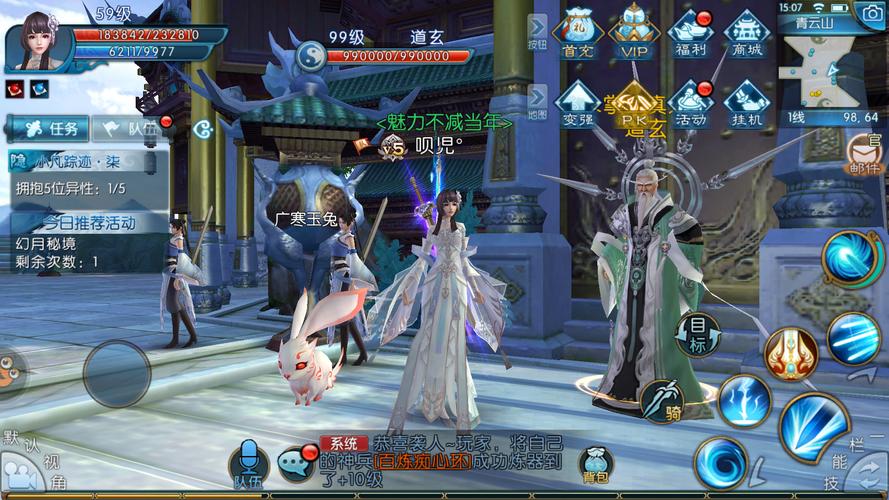
Task: Open the 活动 events menu
Action: click(x=690, y=103)
